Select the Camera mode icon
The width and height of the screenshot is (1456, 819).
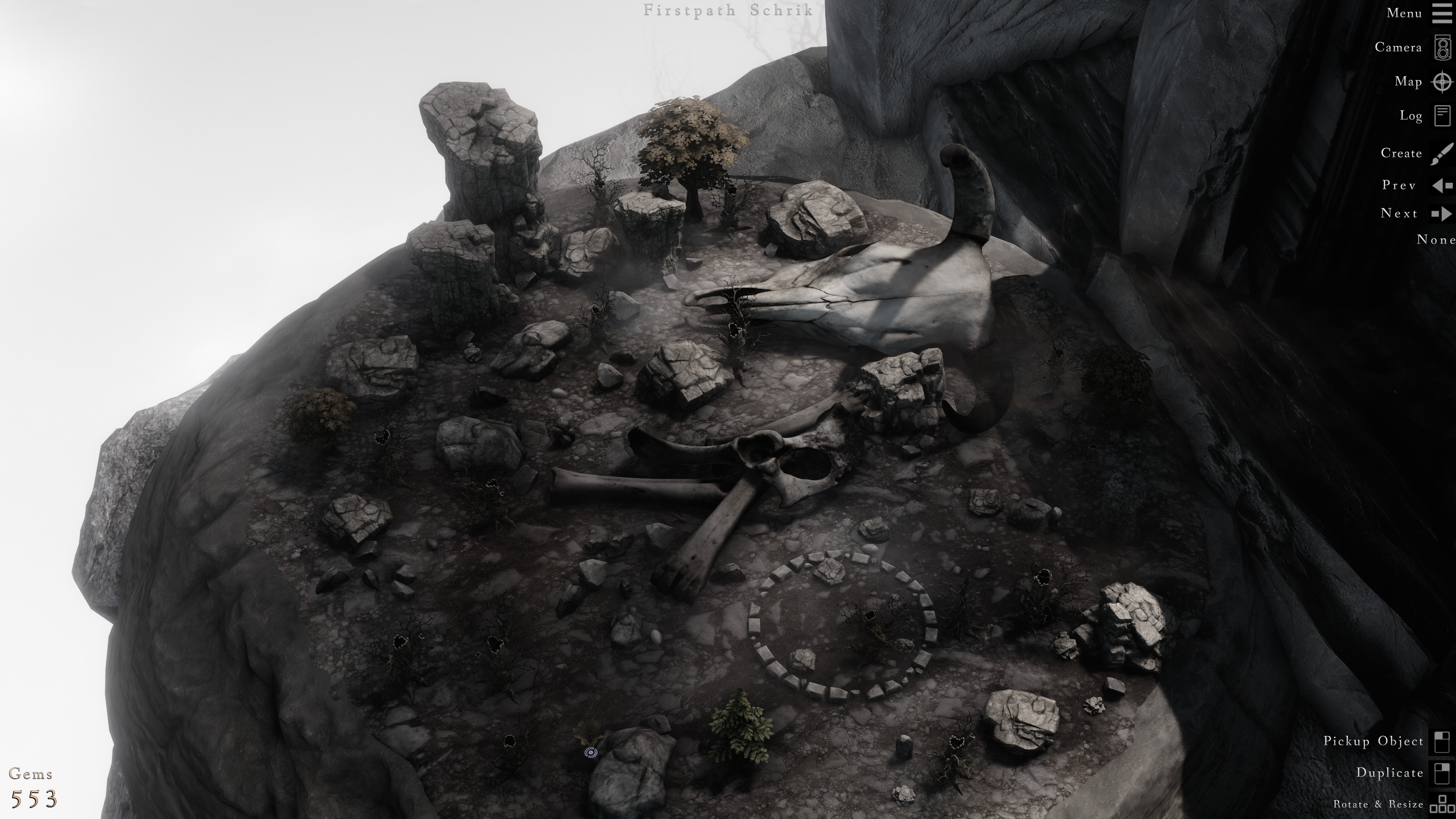click(1442, 47)
